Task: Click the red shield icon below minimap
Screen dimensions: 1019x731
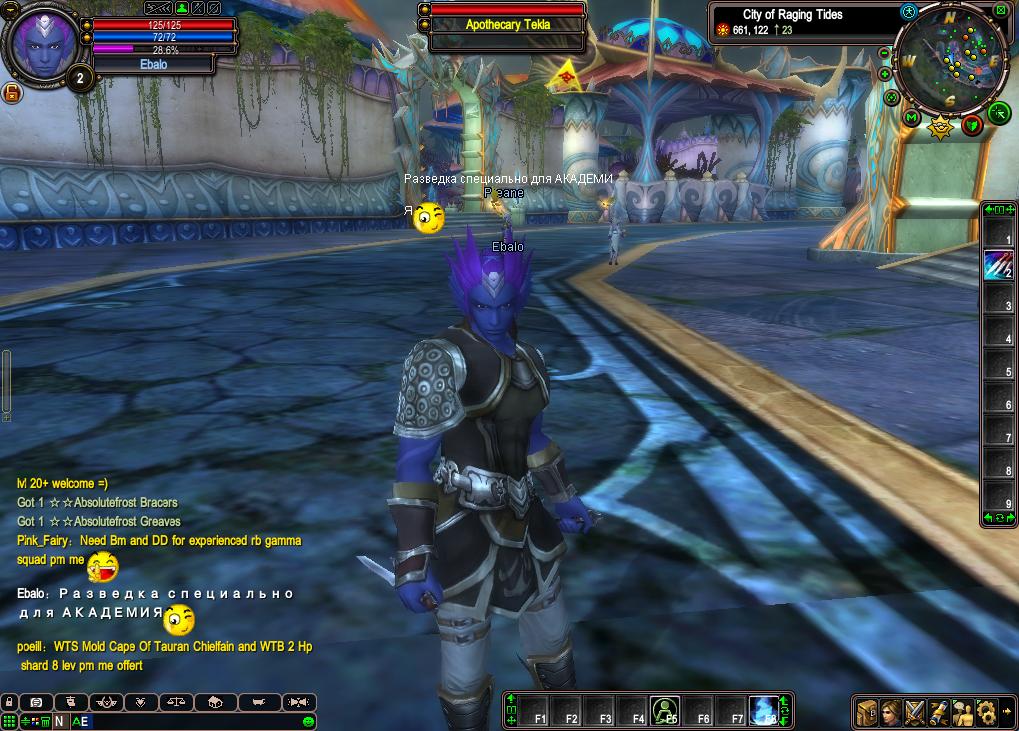Action: tap(972, 125)
